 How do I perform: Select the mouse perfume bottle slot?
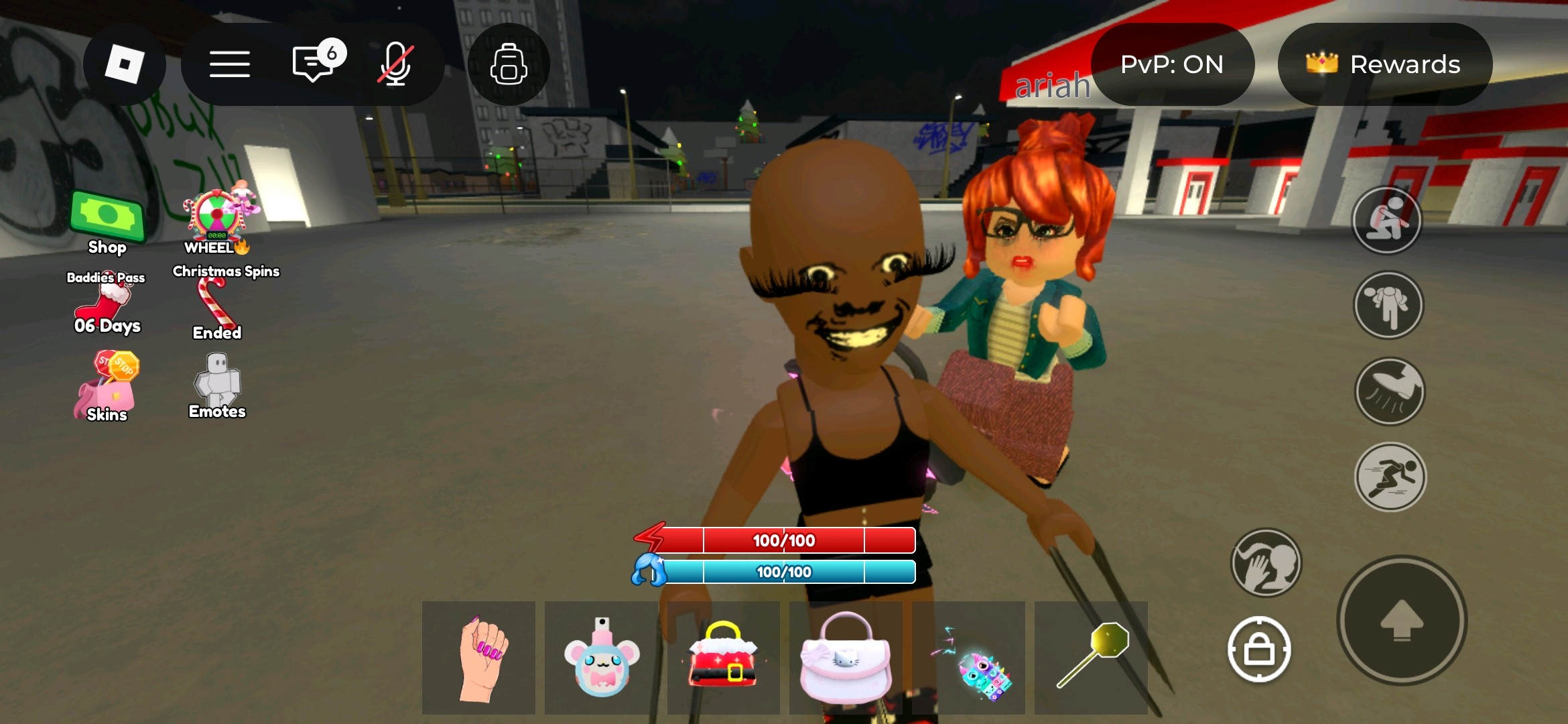(x=601, y=658)
